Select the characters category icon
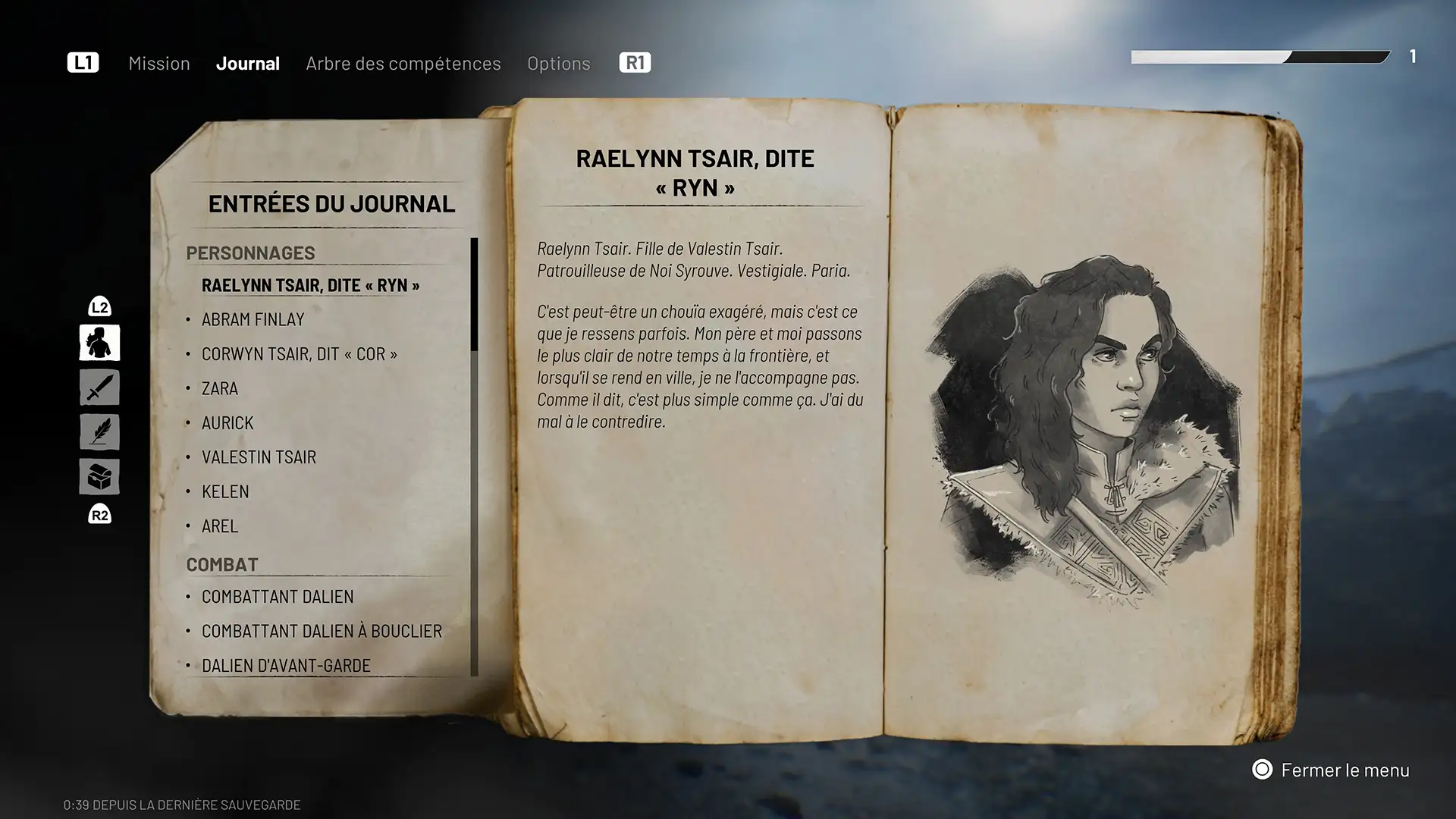Viewport: 1456px width, 819px height. [x=99, y=343]
